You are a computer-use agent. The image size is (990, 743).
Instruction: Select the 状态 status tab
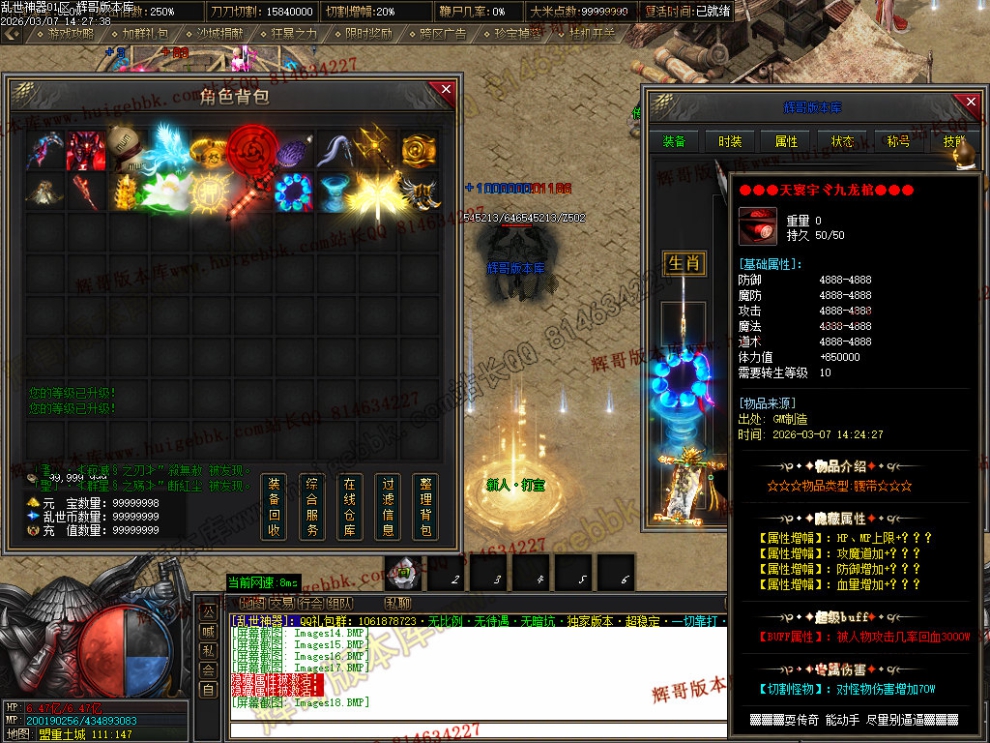coord(842,142)
